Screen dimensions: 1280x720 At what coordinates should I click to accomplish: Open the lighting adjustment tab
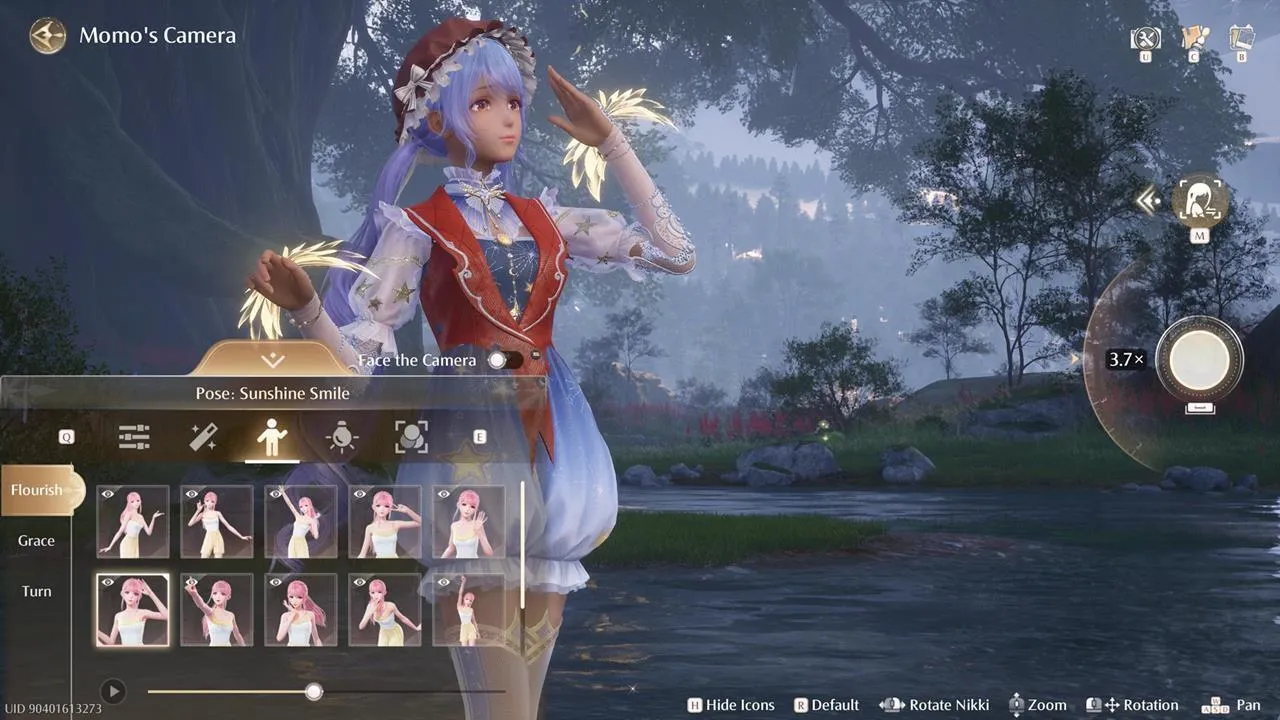click(x=341, y=436)
